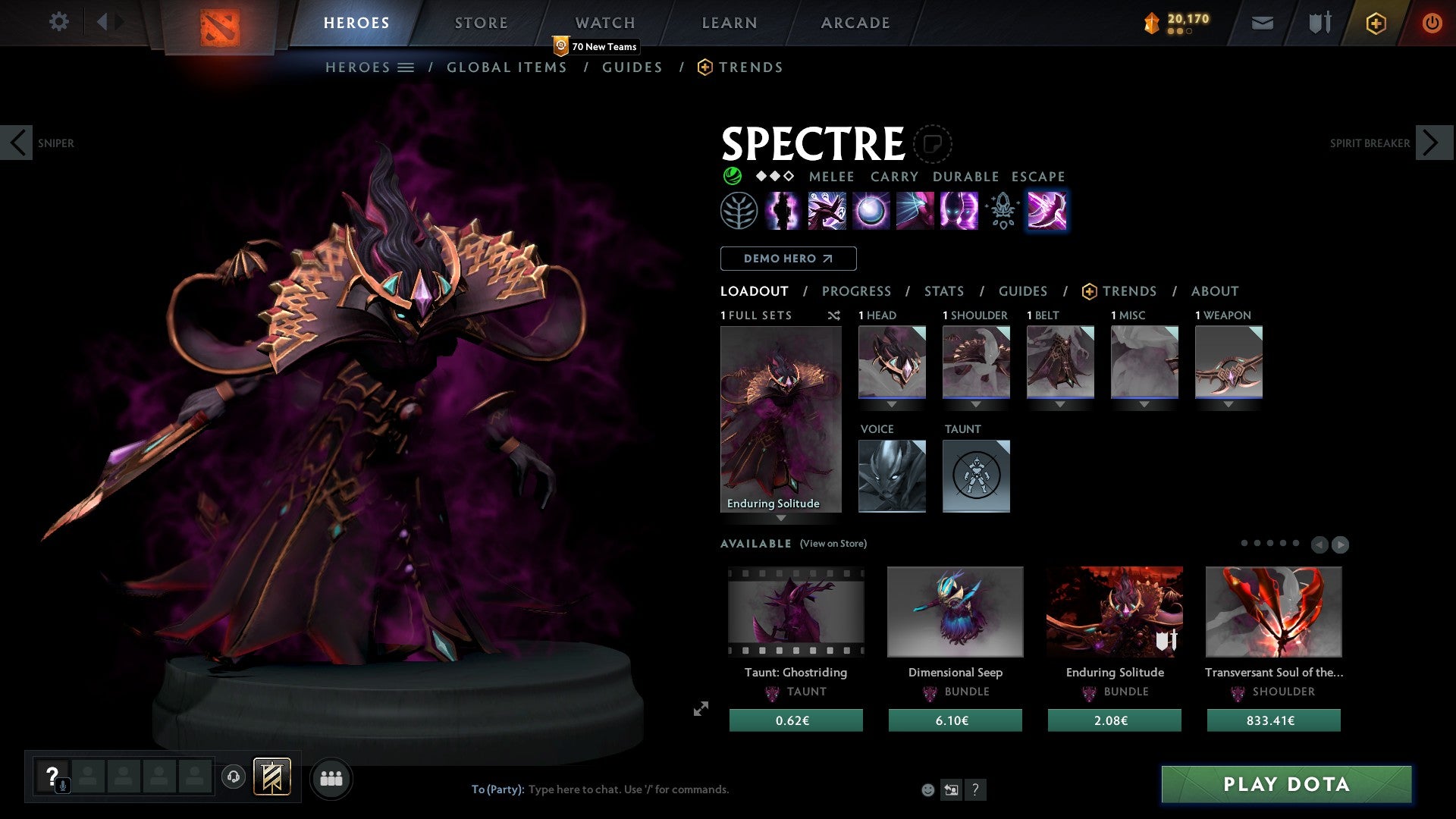
Task: Toggle the microphone icon in party slot
Action: [x=62, y=785]
